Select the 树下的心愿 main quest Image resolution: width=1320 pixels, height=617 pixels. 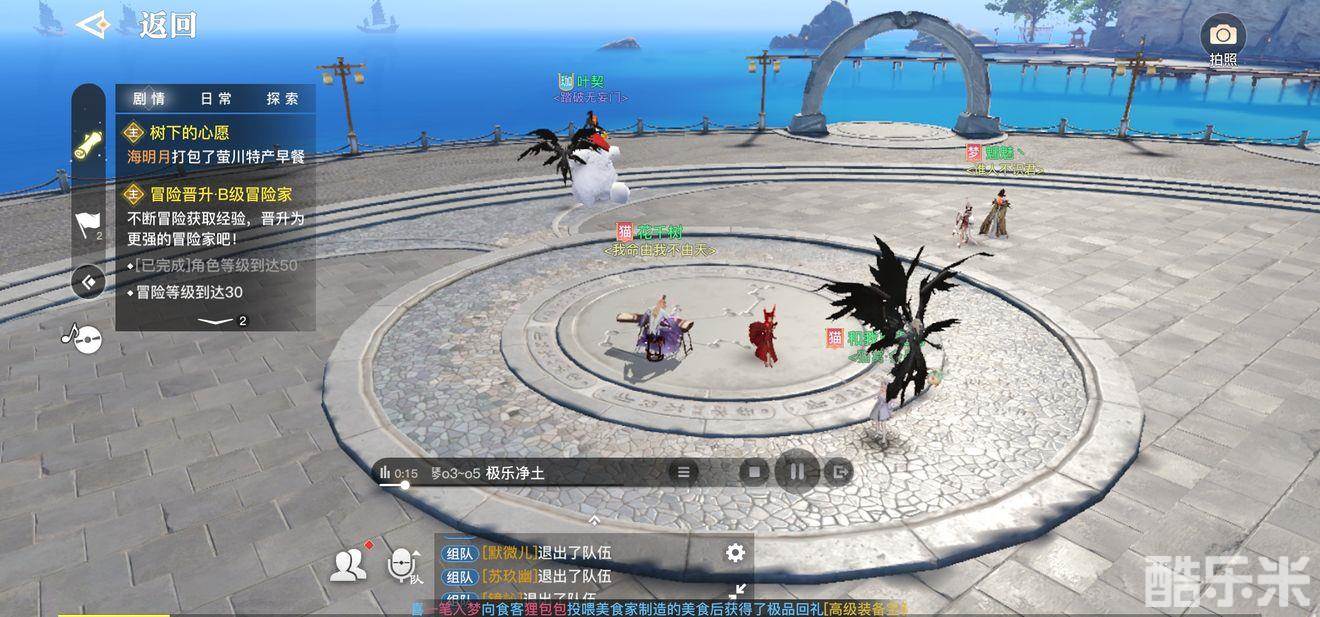(189, 132)
